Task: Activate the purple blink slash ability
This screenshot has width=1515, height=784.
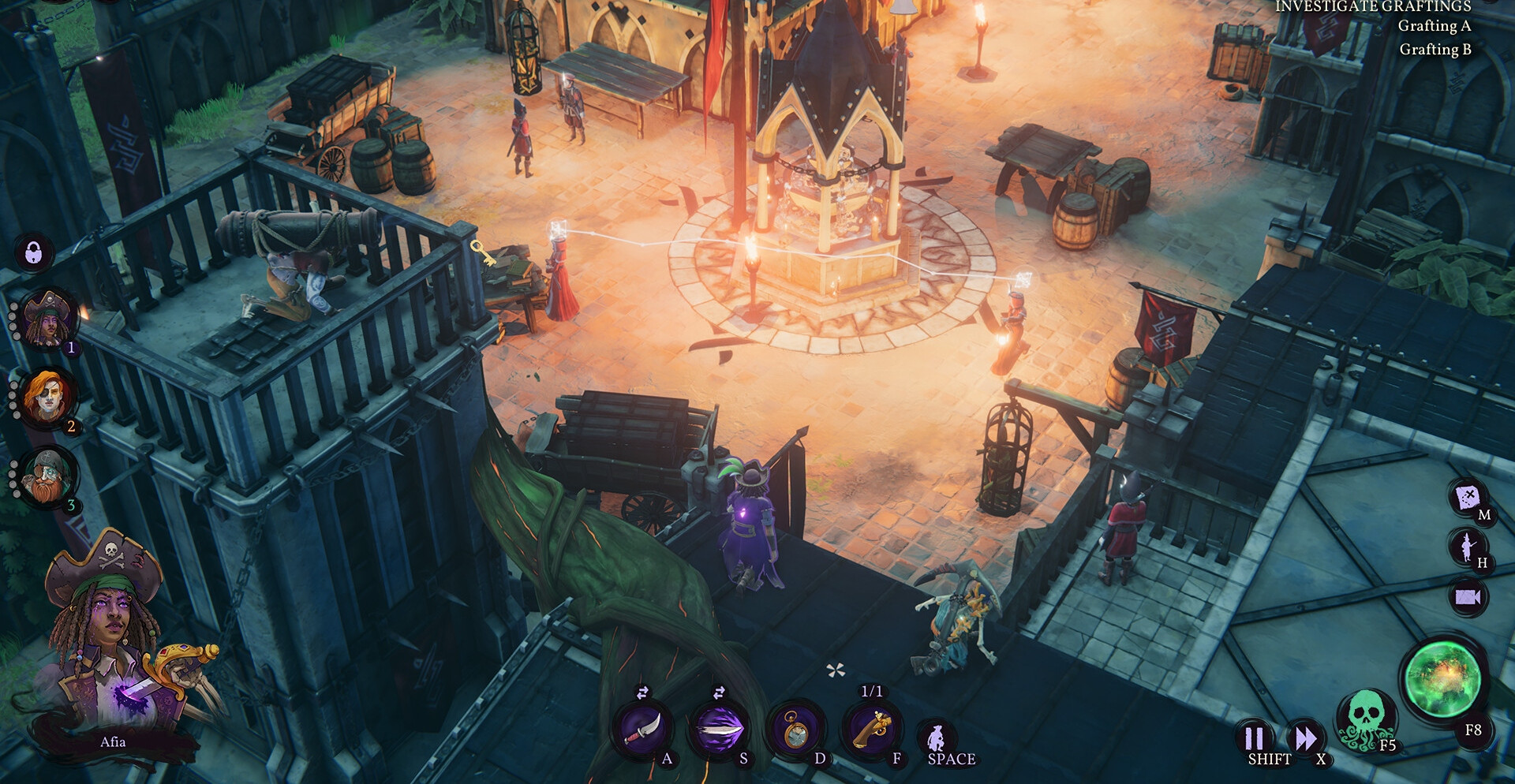Action: tap(720, 730)
